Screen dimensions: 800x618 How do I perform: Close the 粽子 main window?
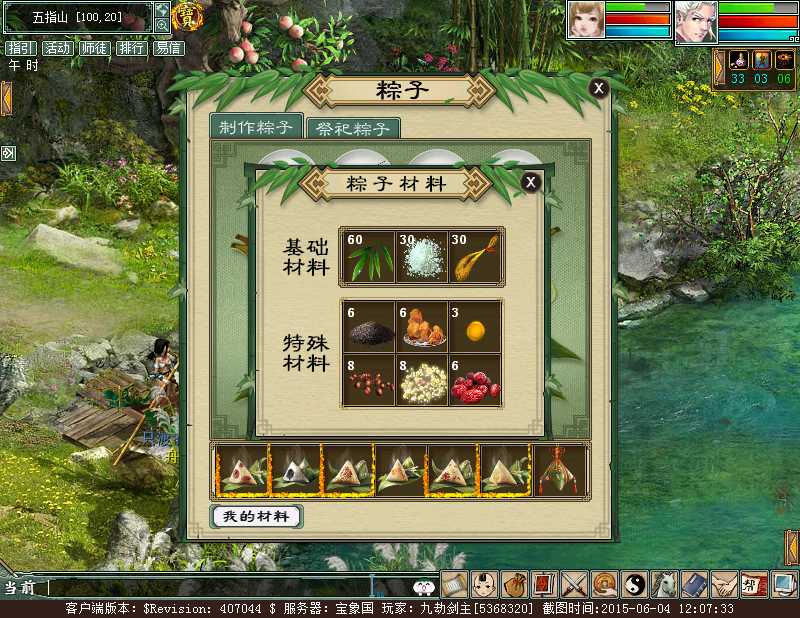[598, 88]
